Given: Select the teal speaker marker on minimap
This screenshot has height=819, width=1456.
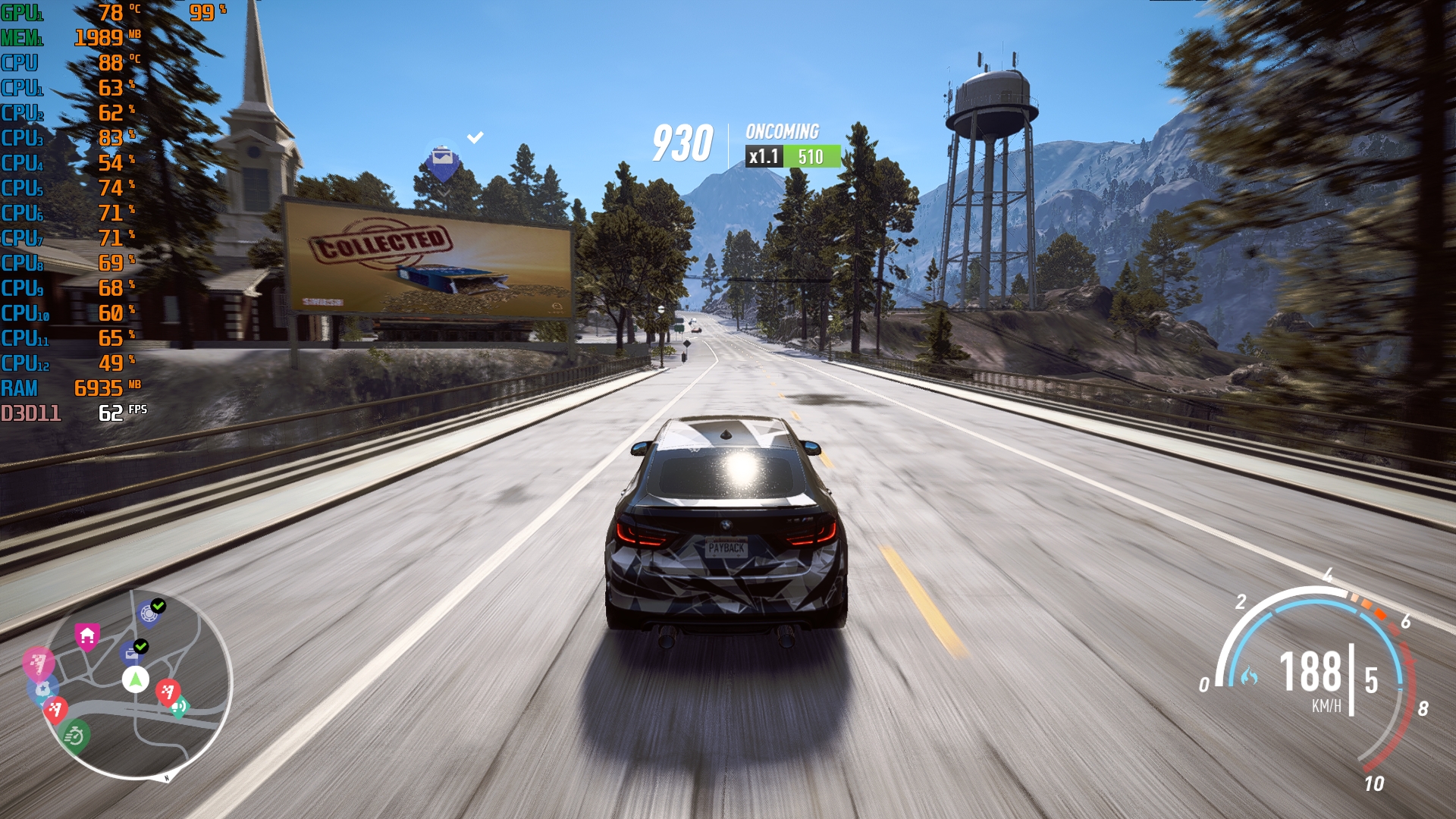Looking at the screenshot, I should coord(180,707).
